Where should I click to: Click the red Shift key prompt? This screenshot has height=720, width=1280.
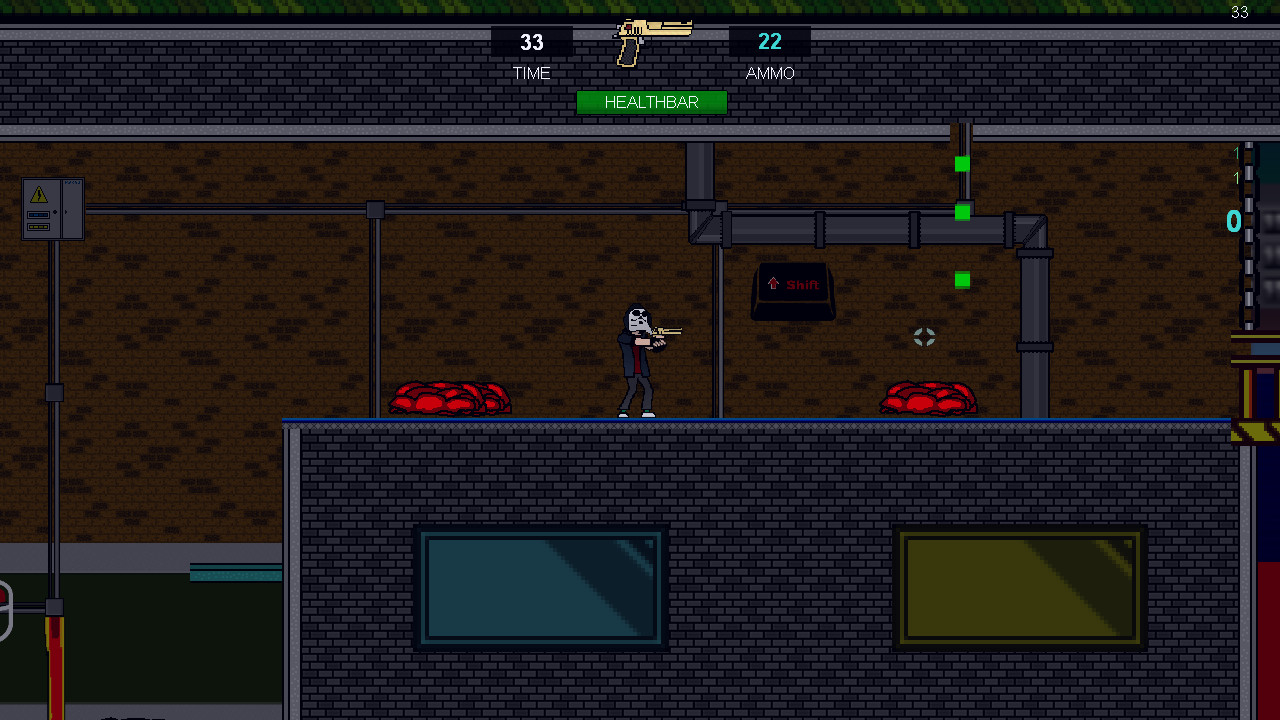tap(792, 287)
